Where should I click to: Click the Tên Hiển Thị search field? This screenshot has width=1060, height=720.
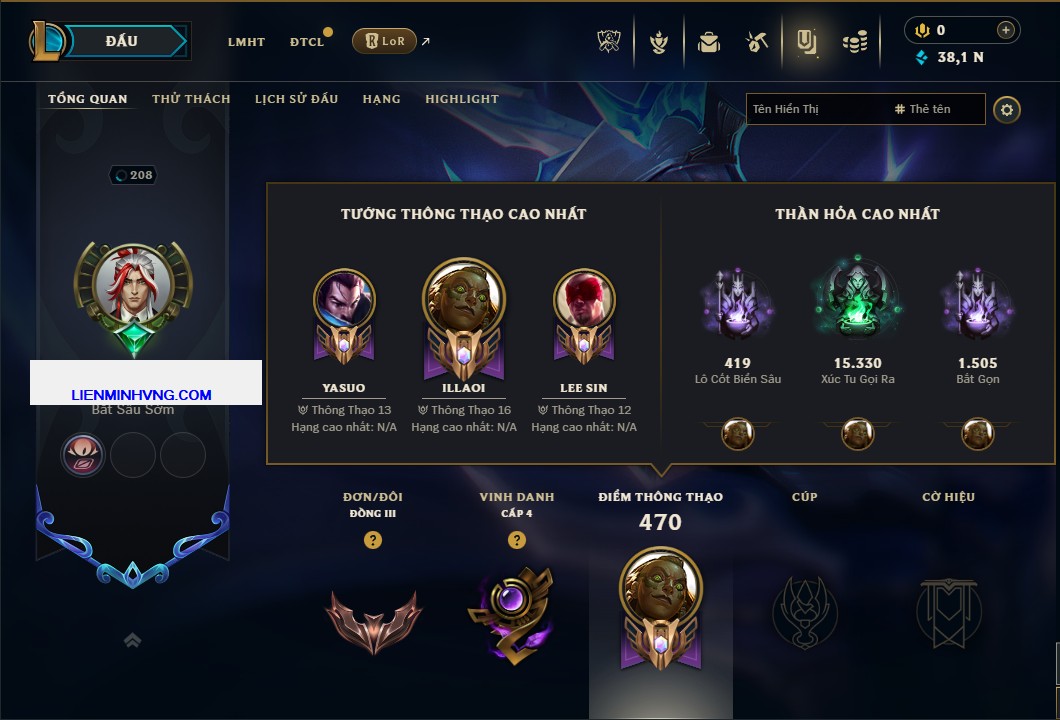(815, 109)
